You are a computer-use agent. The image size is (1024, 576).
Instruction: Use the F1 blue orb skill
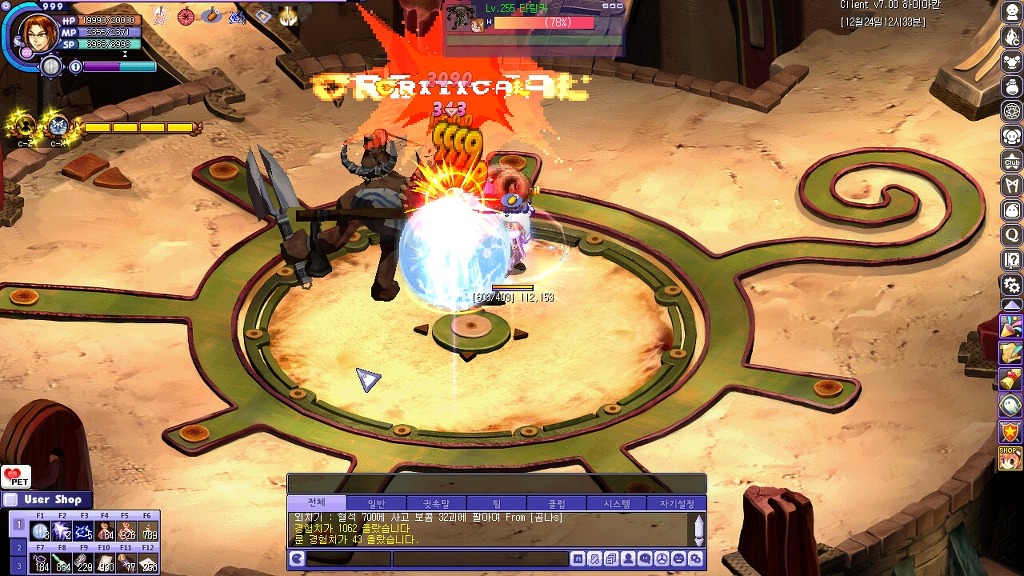[40, 530]
